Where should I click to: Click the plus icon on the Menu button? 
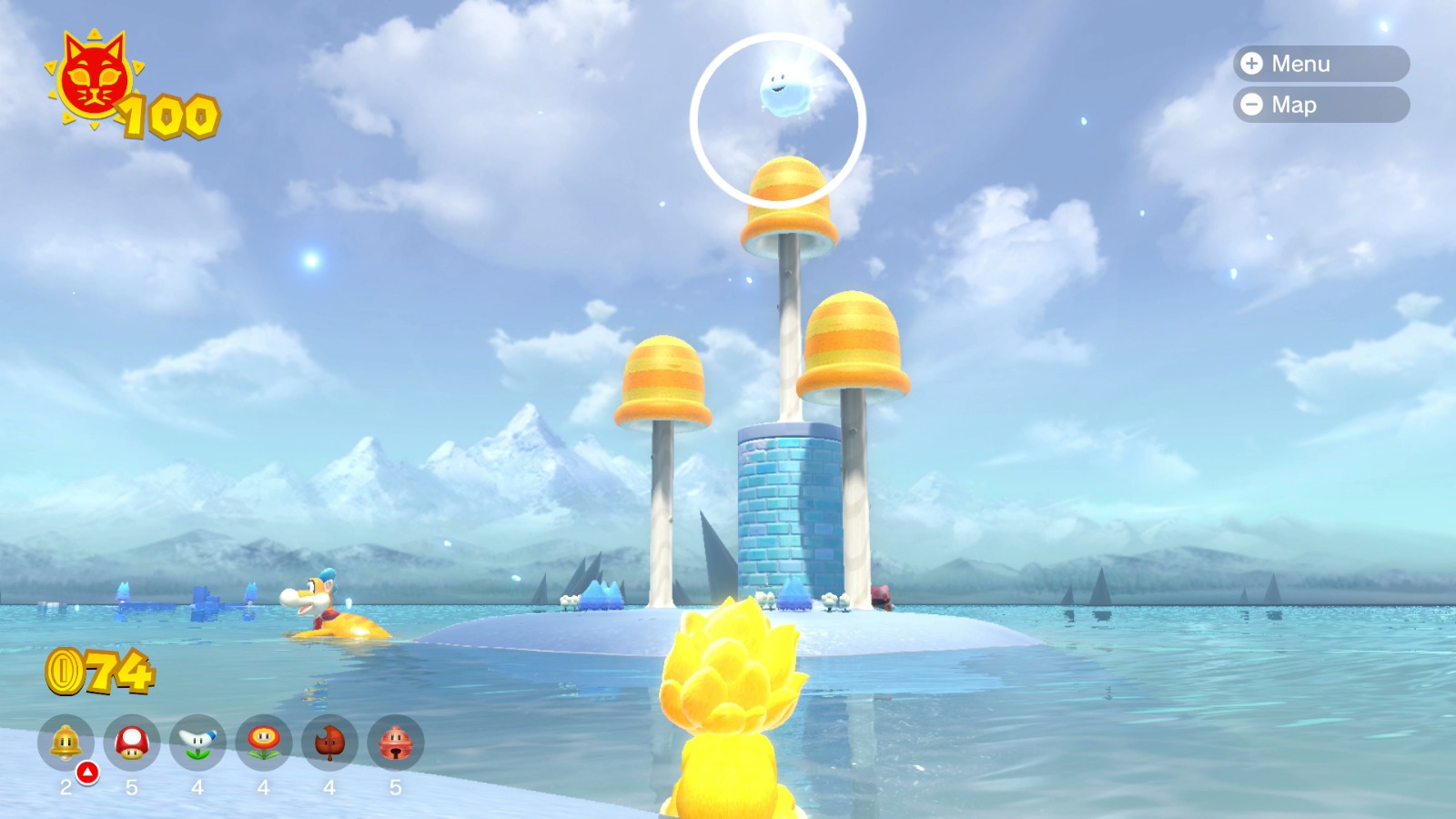[x=1252, y=64]
